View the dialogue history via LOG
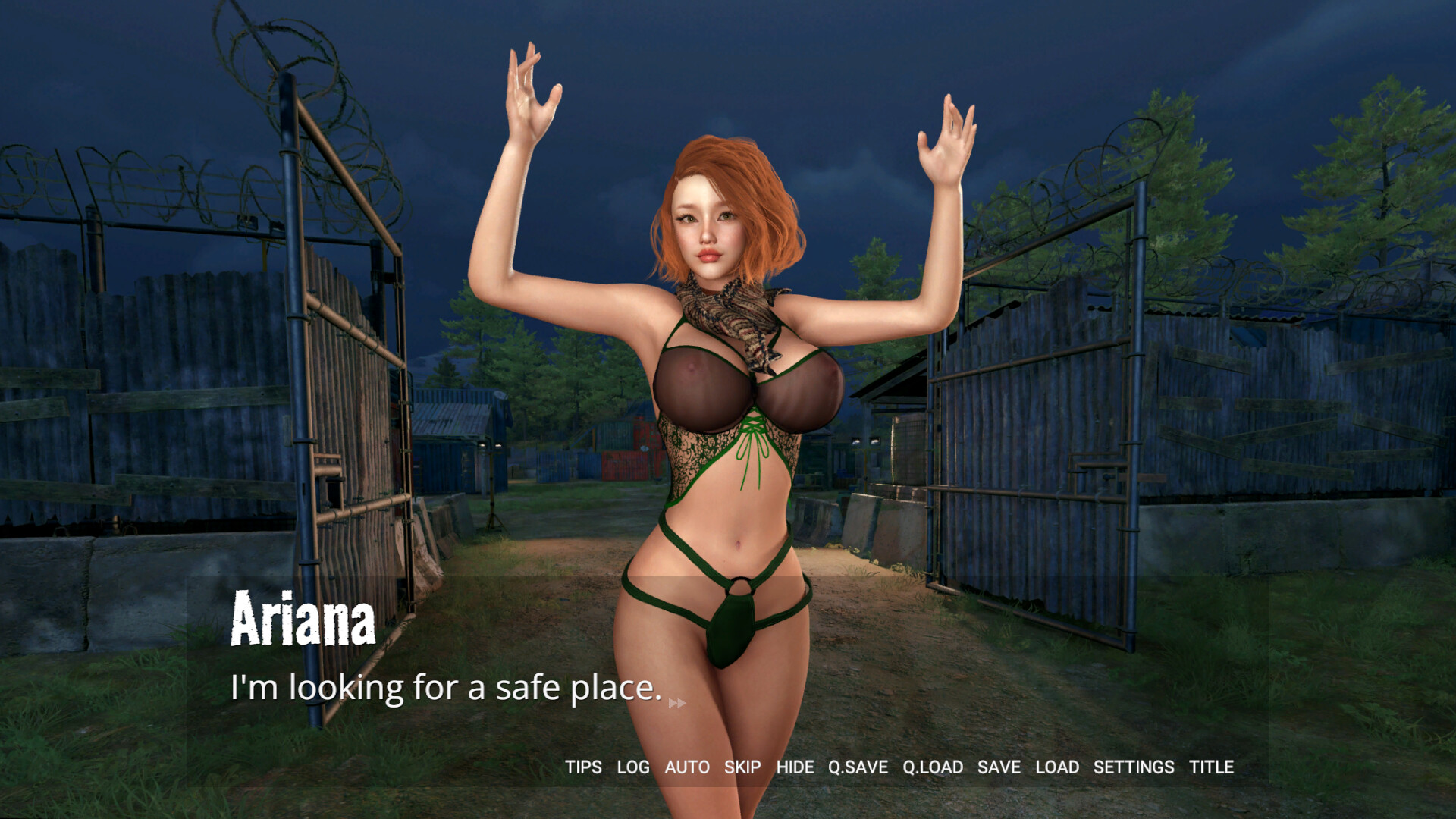This screenshot has height=819, width=1456. pos(634,767)
